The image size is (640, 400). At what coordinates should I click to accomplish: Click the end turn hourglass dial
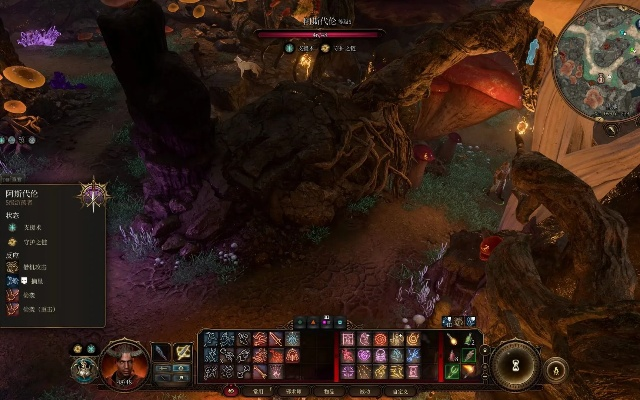coord(517,362)
